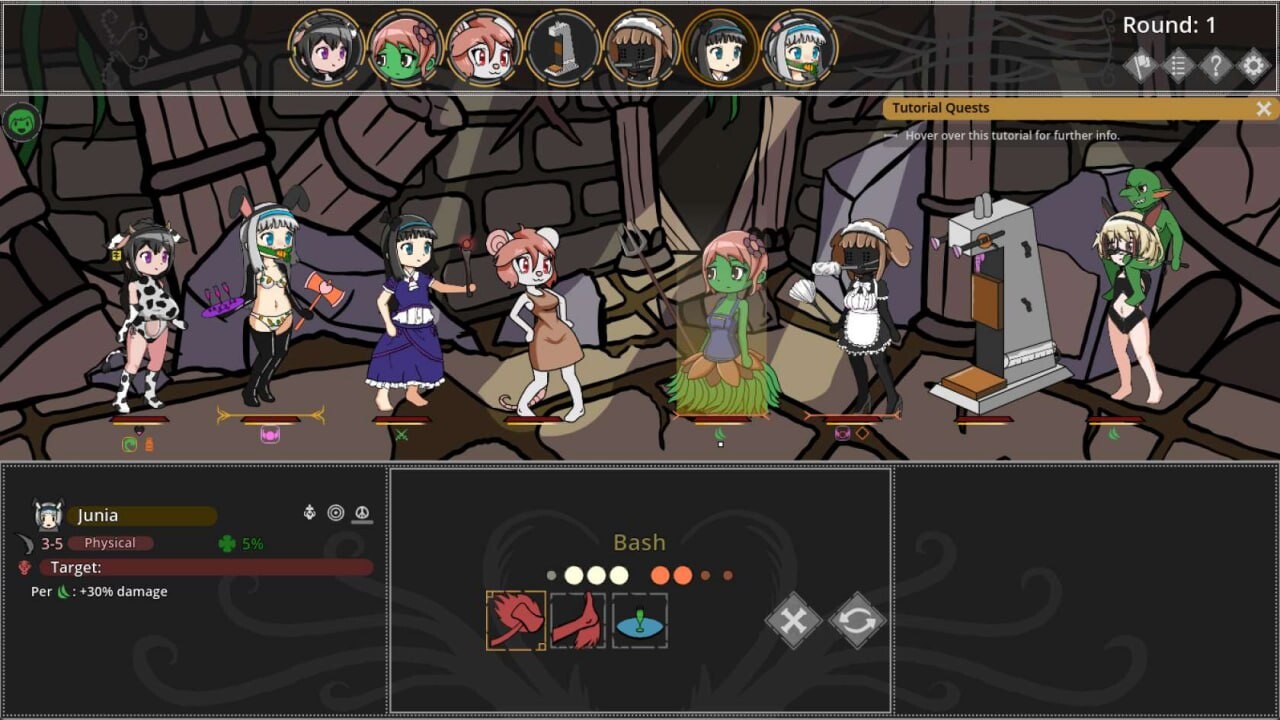Click the surrender flag icon top right
Screen dimensions: 1280x720
pos(1141,66)
